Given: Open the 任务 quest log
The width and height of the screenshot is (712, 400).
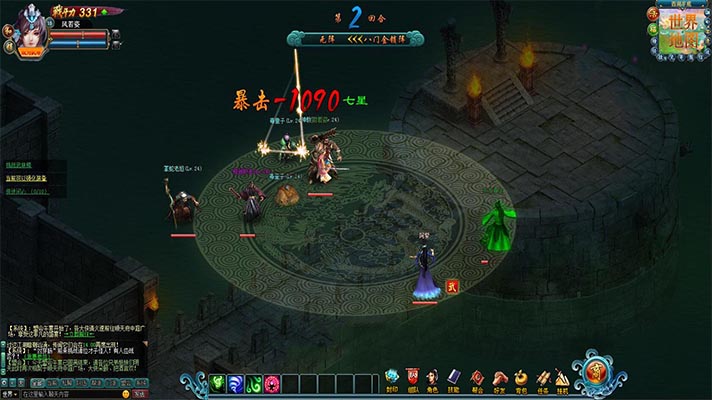Looking at the screenshot, I should pyautogui.click(x=541, y=379).
